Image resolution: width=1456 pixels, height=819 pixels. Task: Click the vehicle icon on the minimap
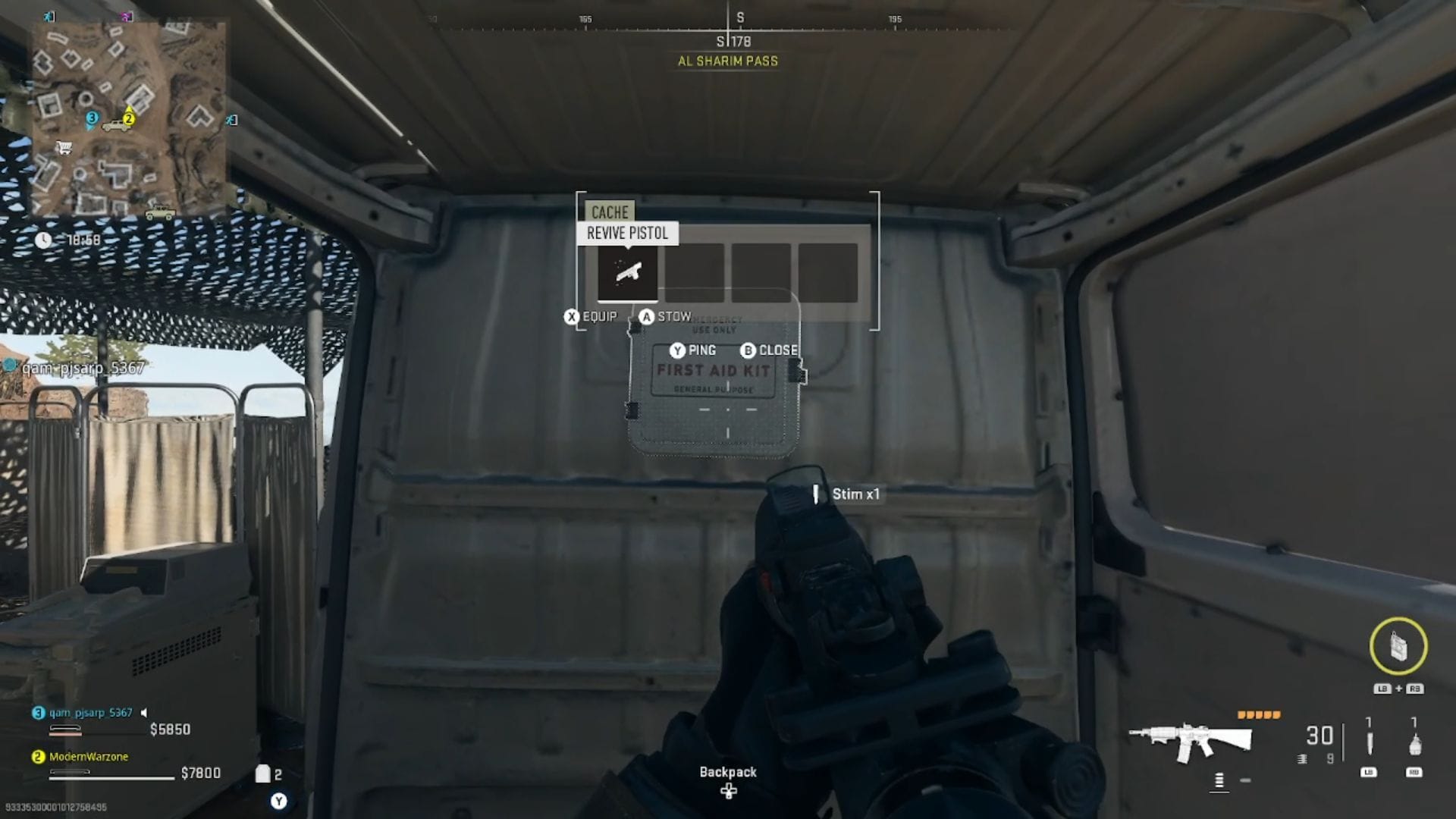pyautogui.click(x=117, y=127)
